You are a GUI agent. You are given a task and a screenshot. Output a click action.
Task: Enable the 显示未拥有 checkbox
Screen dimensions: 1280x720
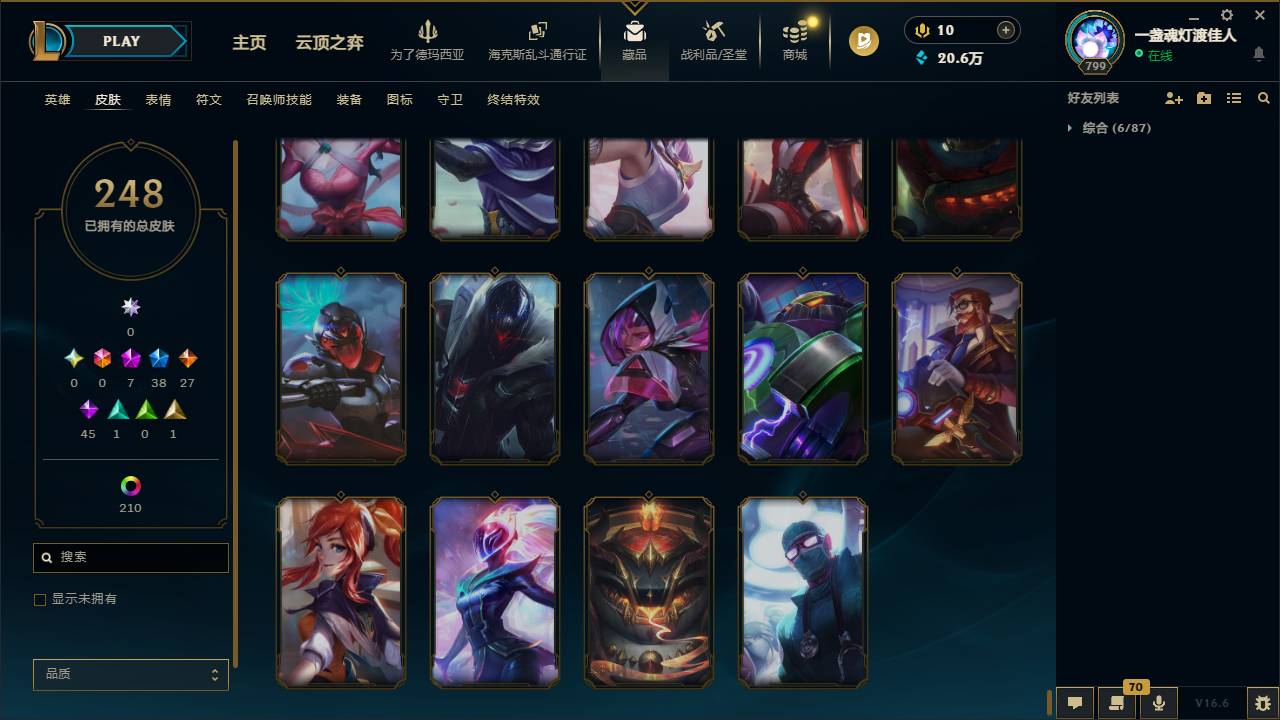pyautogui.click(x=40, y=598)
